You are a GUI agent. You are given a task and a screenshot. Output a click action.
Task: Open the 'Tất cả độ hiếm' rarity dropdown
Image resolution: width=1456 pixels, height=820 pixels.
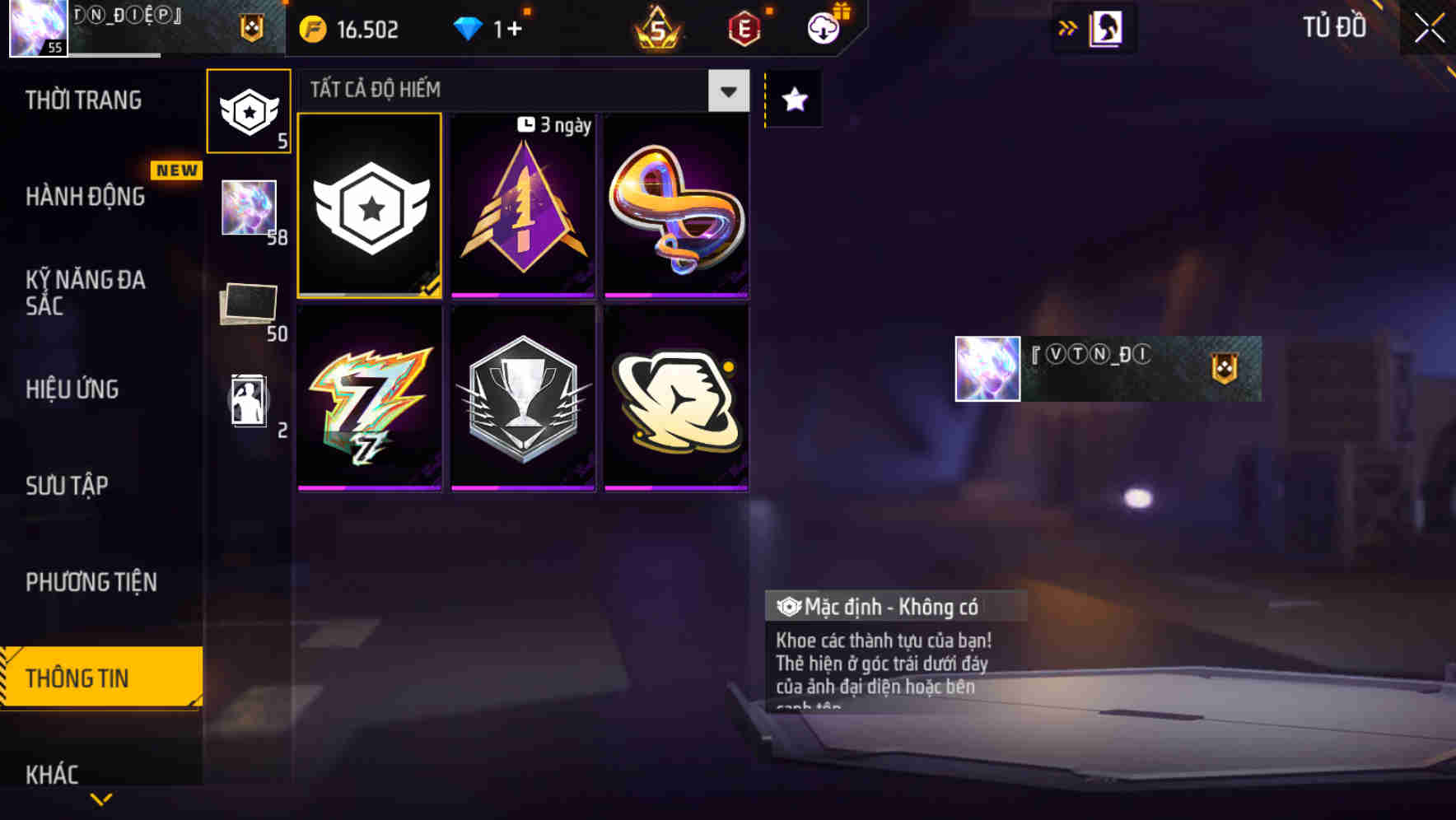pyautogui.click(x=726, y=91)
